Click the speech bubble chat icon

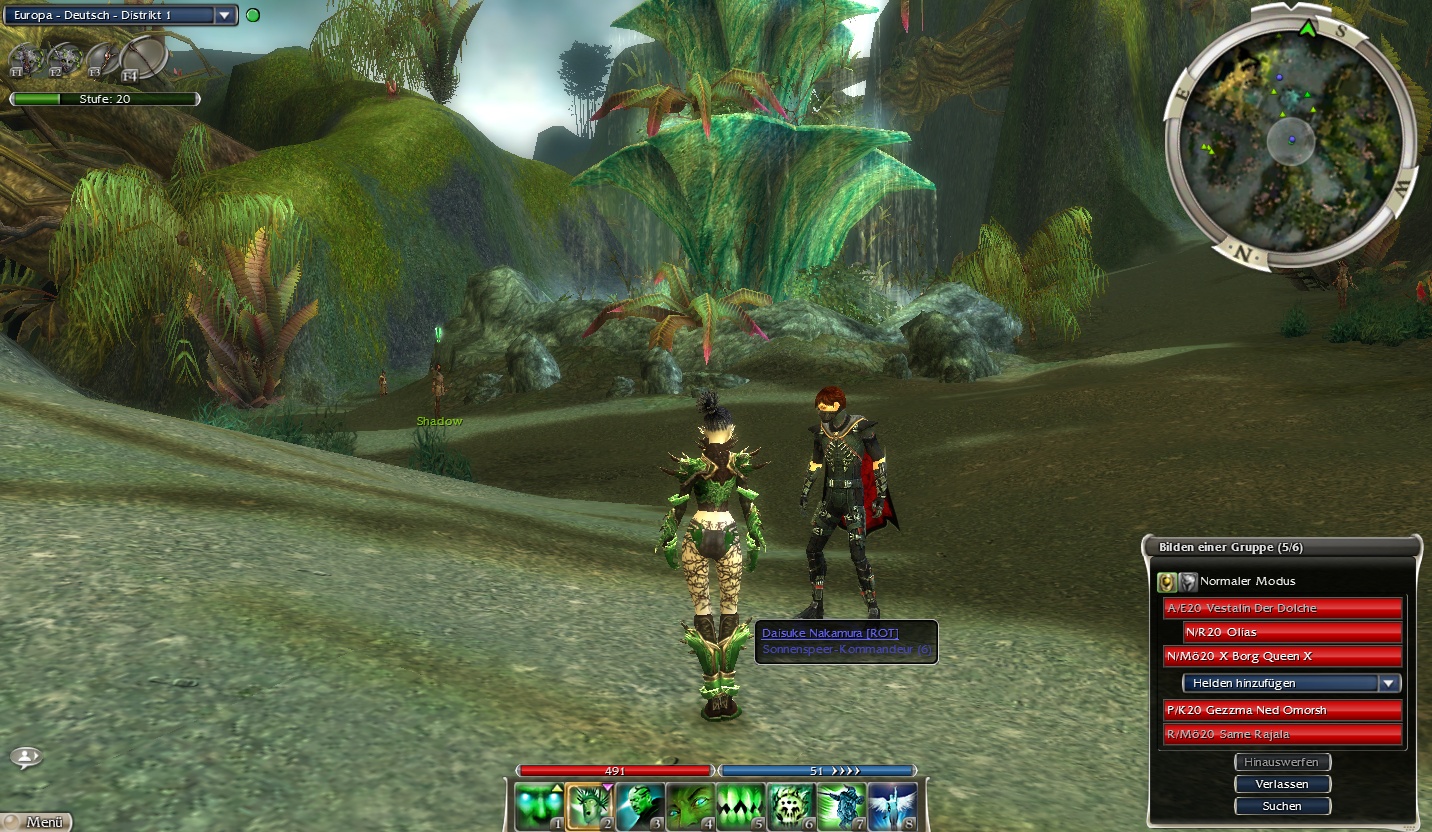point(26,757)
